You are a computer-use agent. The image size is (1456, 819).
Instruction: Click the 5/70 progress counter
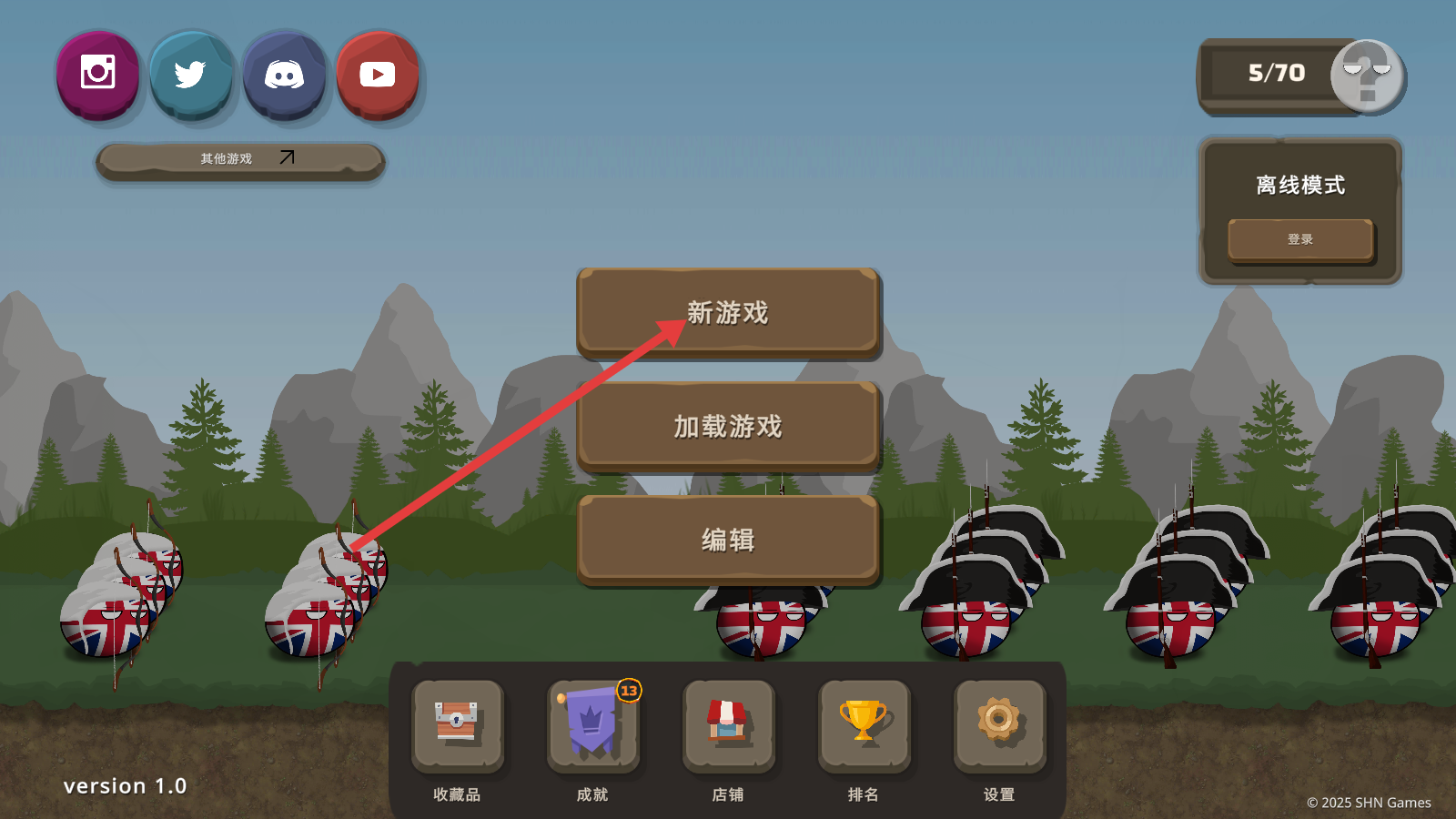tap(1275, 71)
